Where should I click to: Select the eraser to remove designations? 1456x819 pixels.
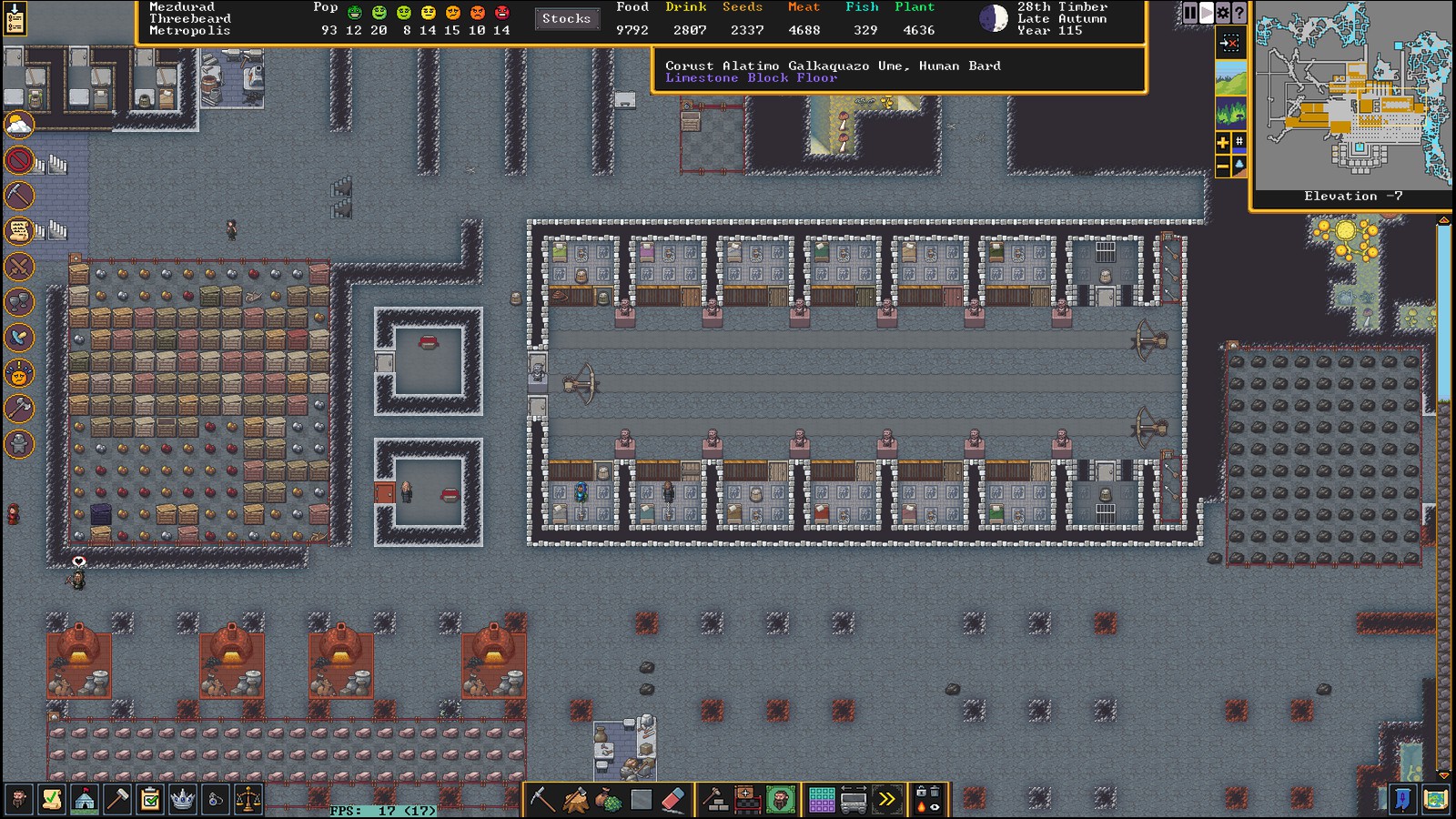672,800
